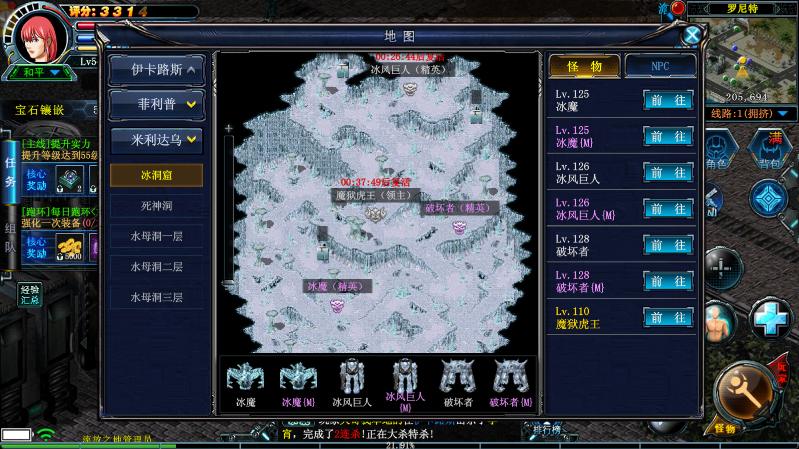Open the 经验汇总 experience summary
Viewport: 799px width, 449px height.
pos(29,294)
